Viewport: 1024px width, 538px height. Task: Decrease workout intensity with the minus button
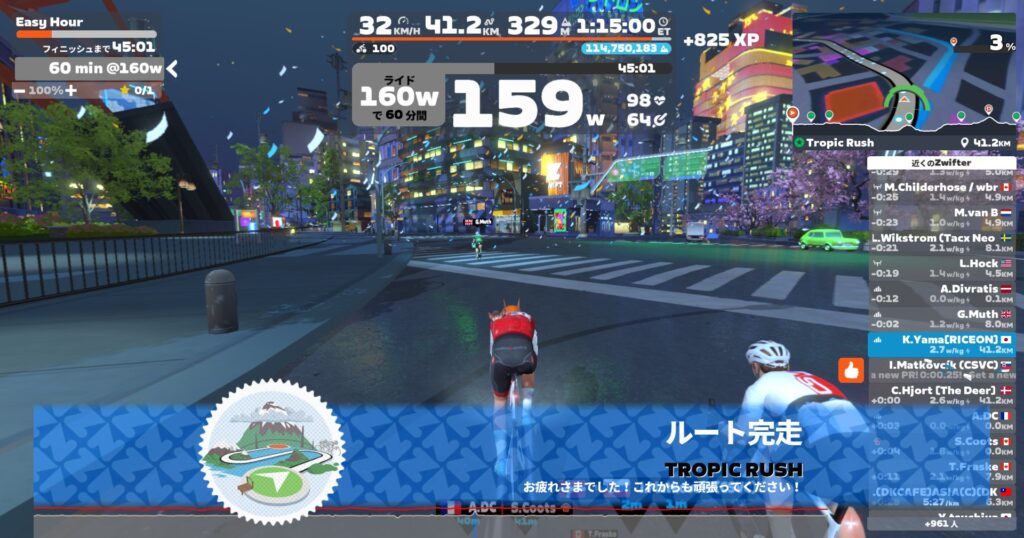(x=20, y=91)
